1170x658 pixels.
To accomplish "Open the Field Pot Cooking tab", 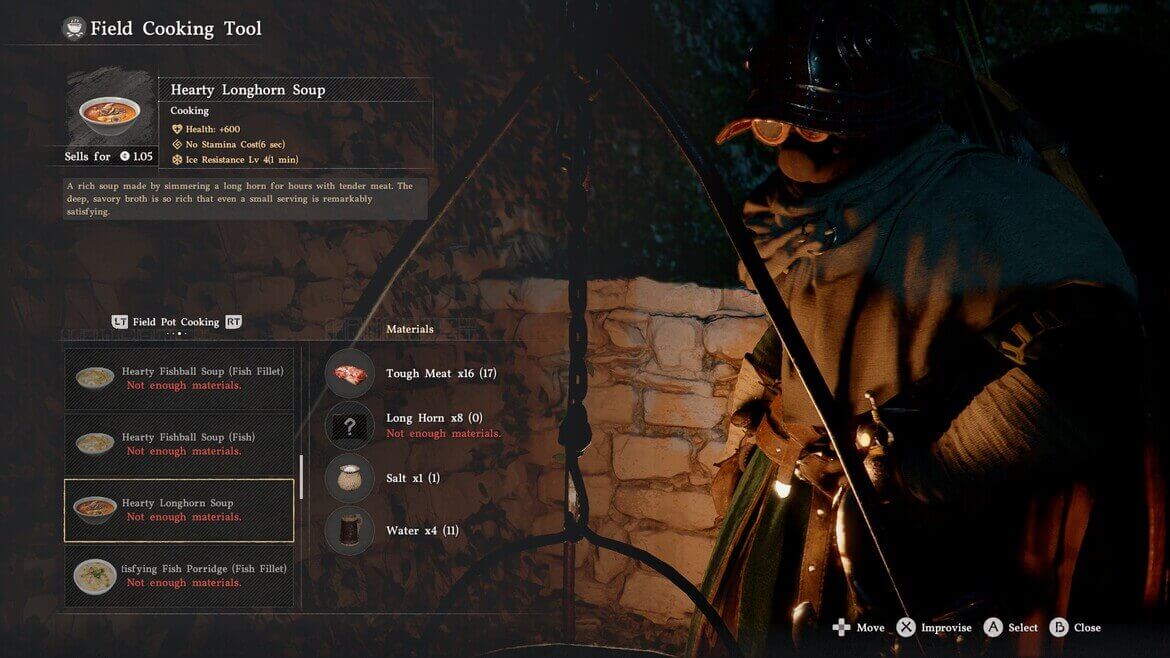I will point(176,322).
